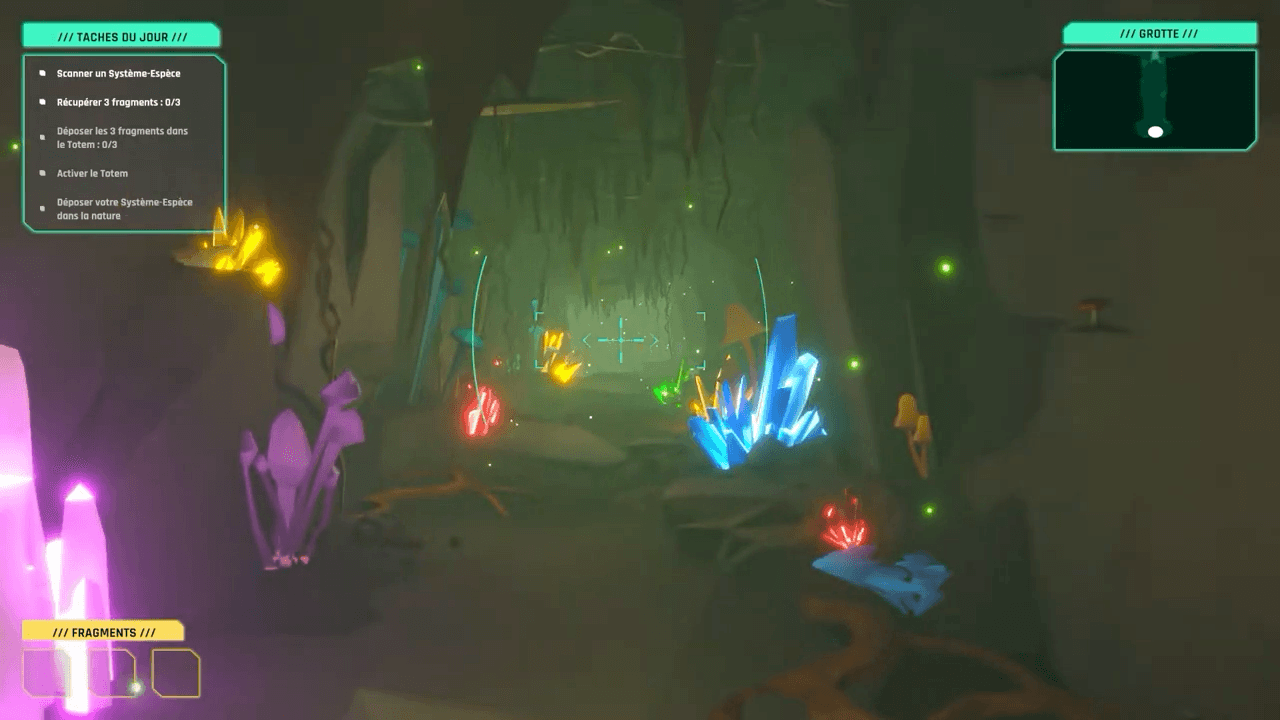Expand the Déposer les 3 fragments task entry
The height and width of the screenshot is (720, 1280).
[123, 137]
